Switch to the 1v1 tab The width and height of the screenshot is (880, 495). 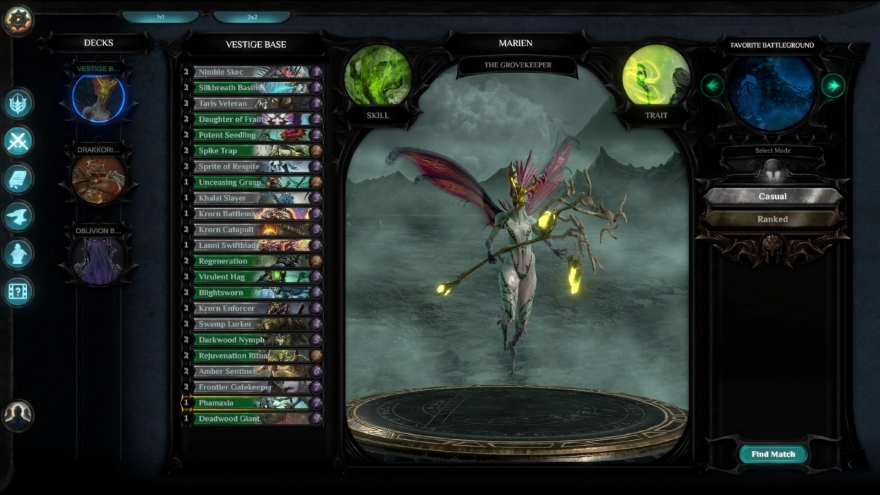(x=160, y=17)
